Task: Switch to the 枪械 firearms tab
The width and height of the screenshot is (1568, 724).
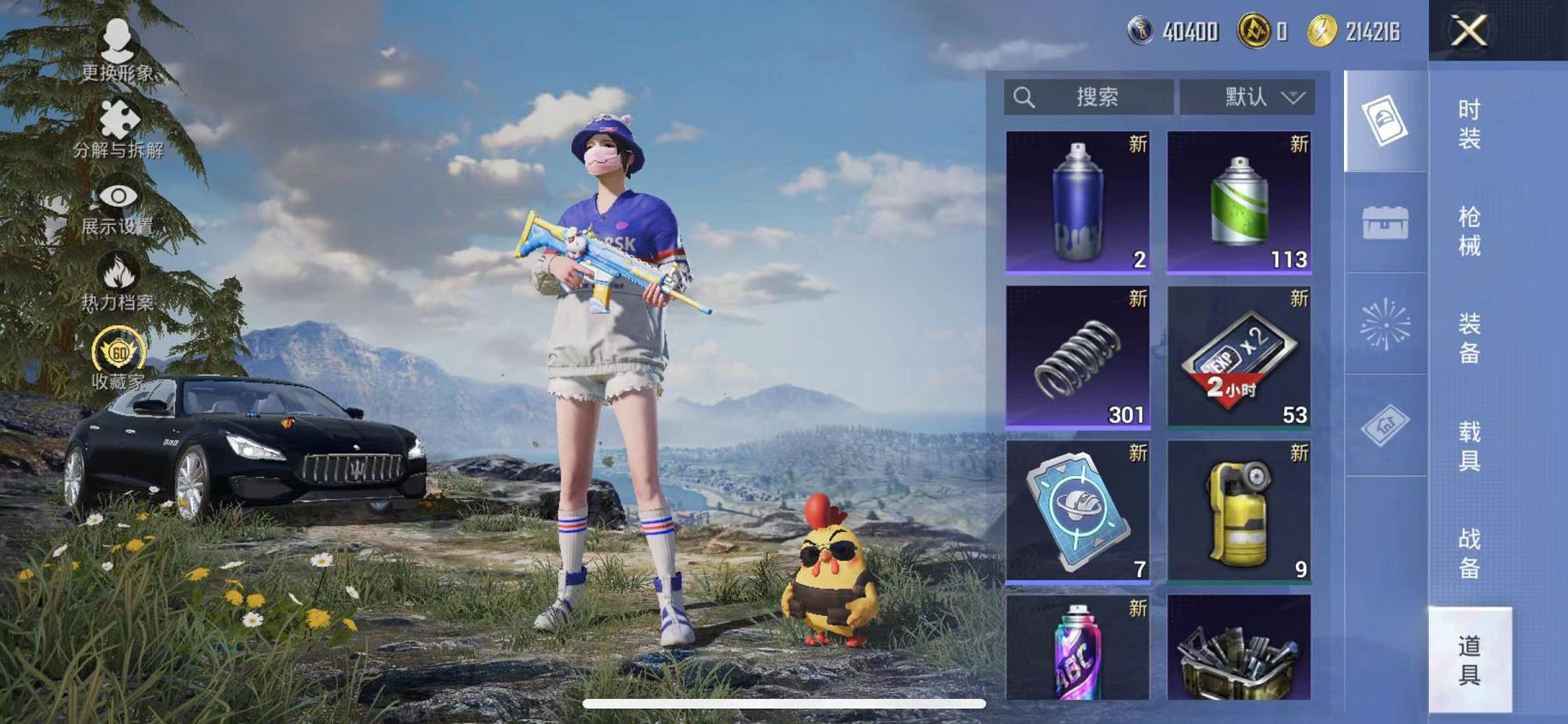Action: [x=1469, y=232]
